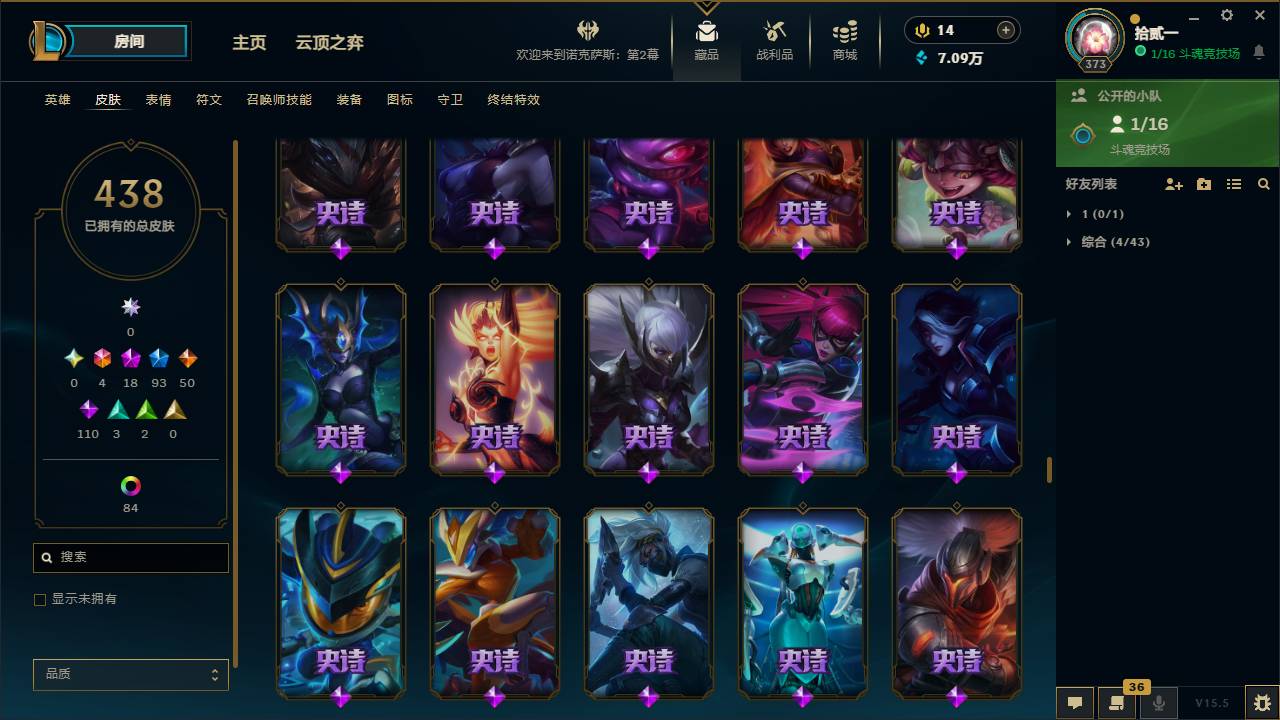1280x720 pixels.
Task: Open the add friend icon
Action: (x=1172, y=184)
